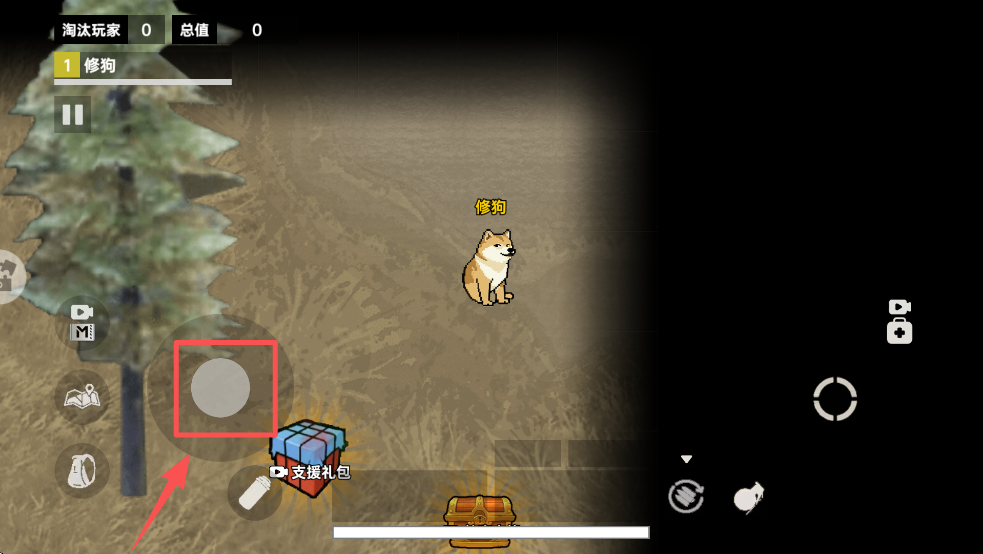
Task: Use the medkit video ad button
Action: coord(899,321)
